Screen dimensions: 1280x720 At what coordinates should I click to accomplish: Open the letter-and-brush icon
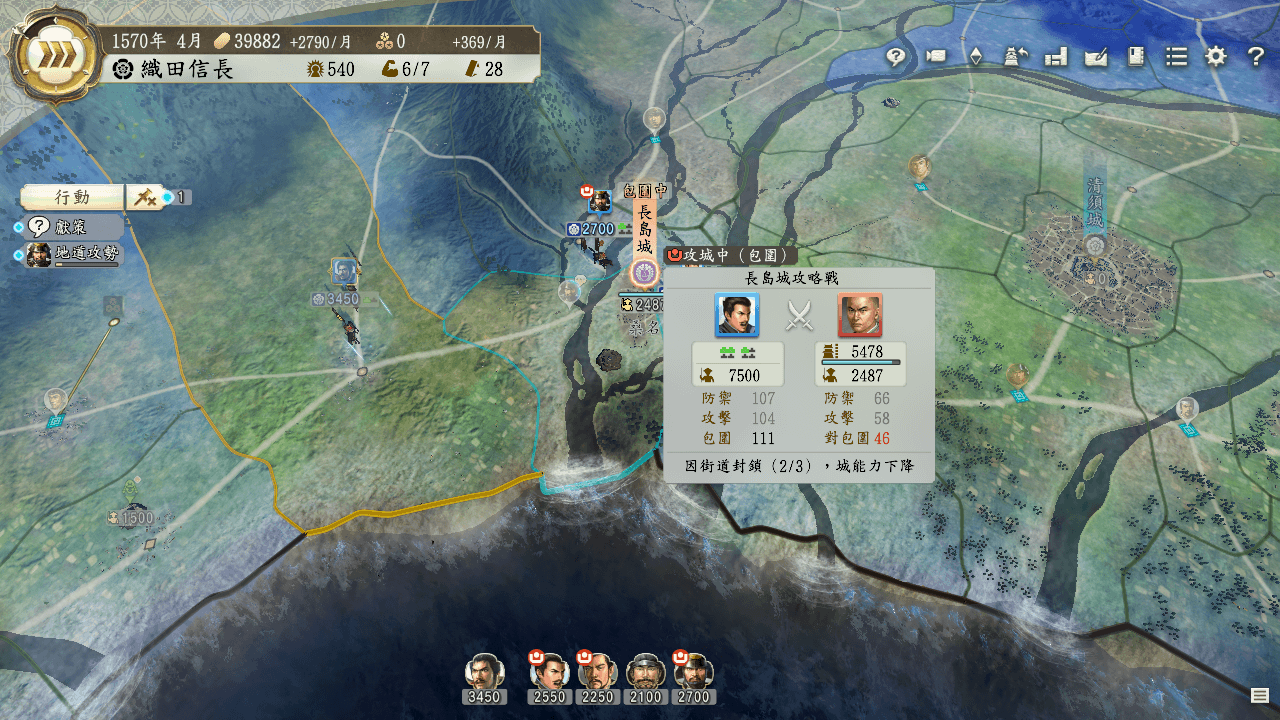click(1096, 57)
